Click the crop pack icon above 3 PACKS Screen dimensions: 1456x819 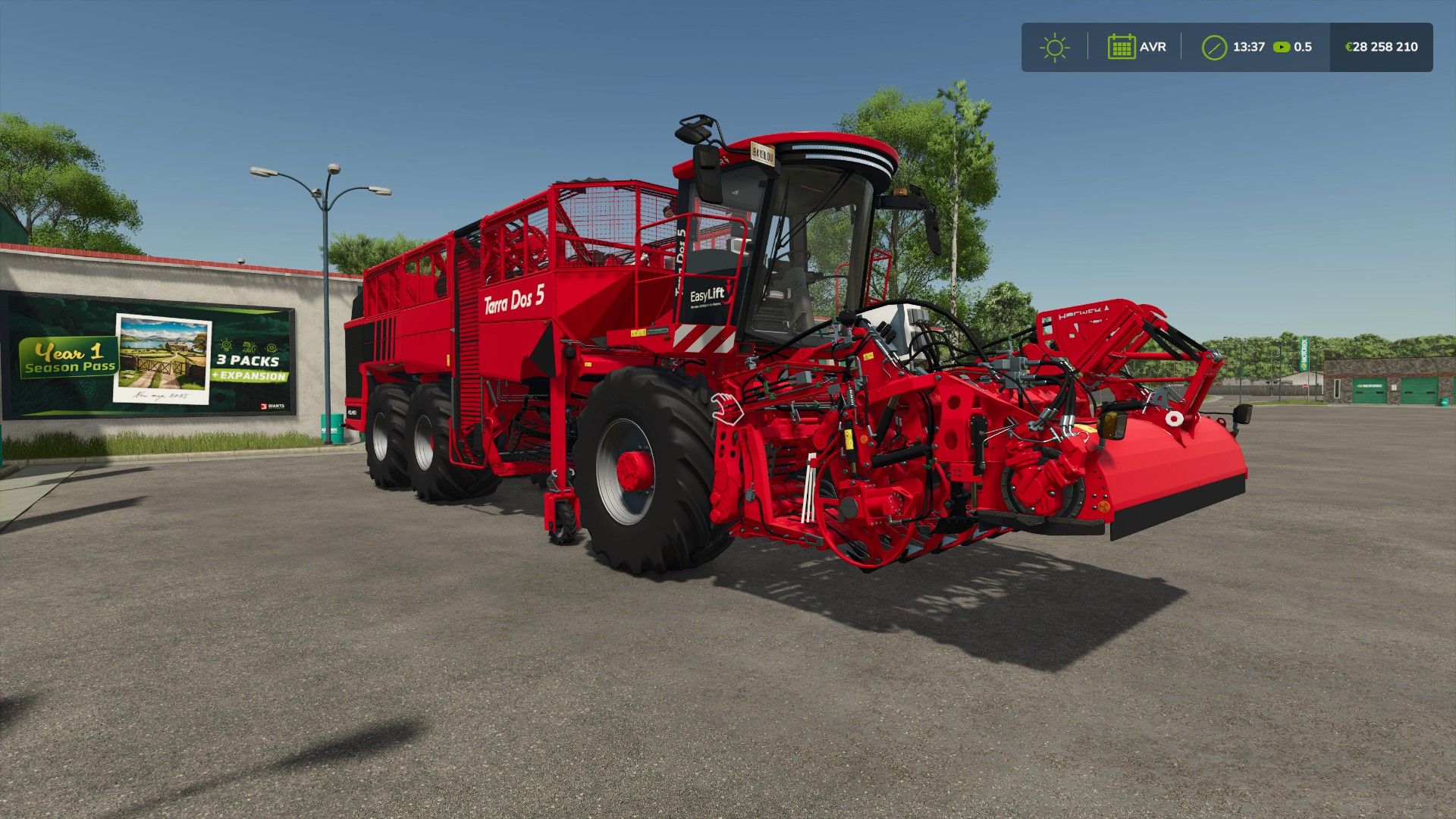[x=249, y=348]
